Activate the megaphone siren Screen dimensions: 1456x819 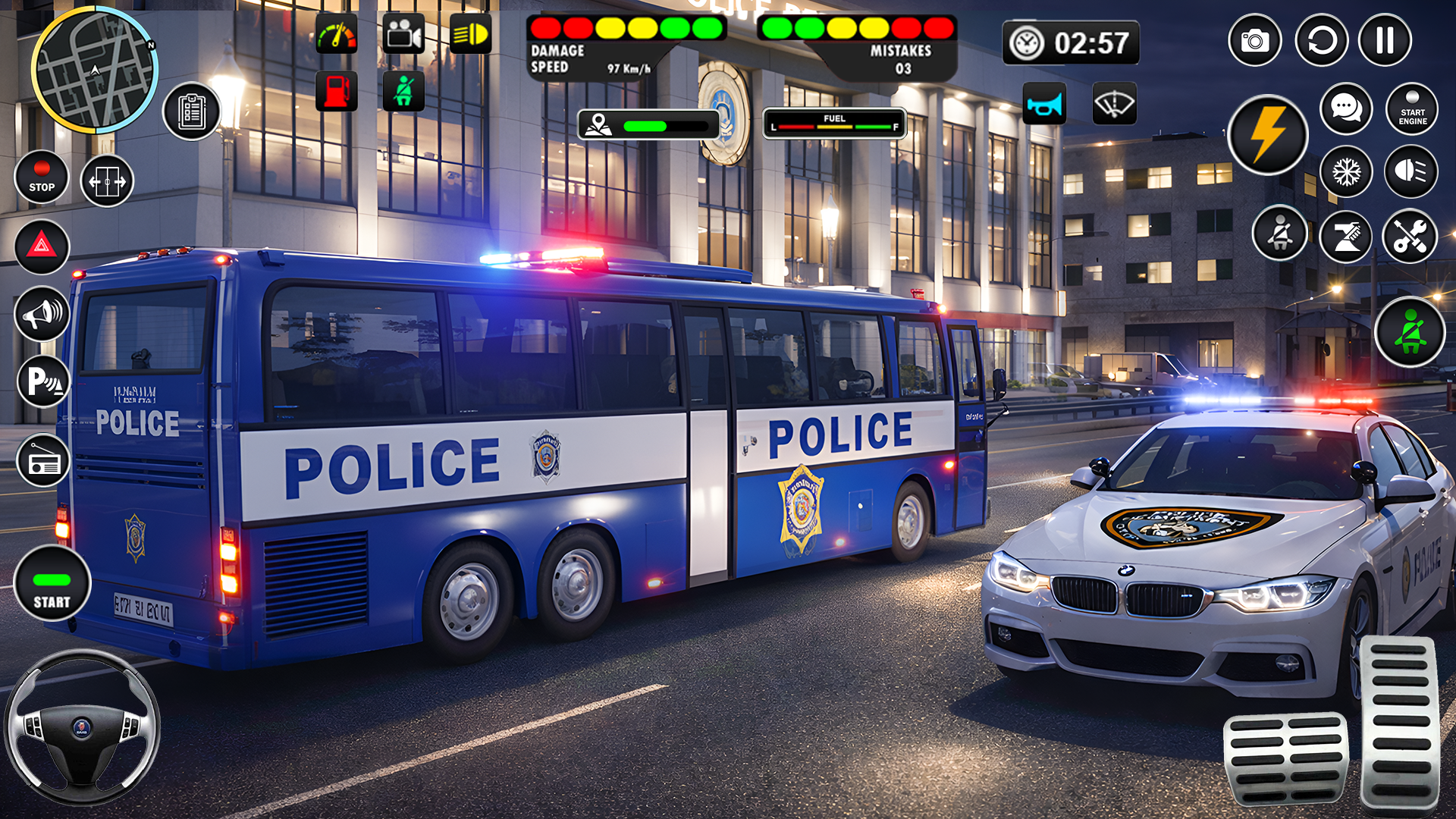click(x=42, y=314)
